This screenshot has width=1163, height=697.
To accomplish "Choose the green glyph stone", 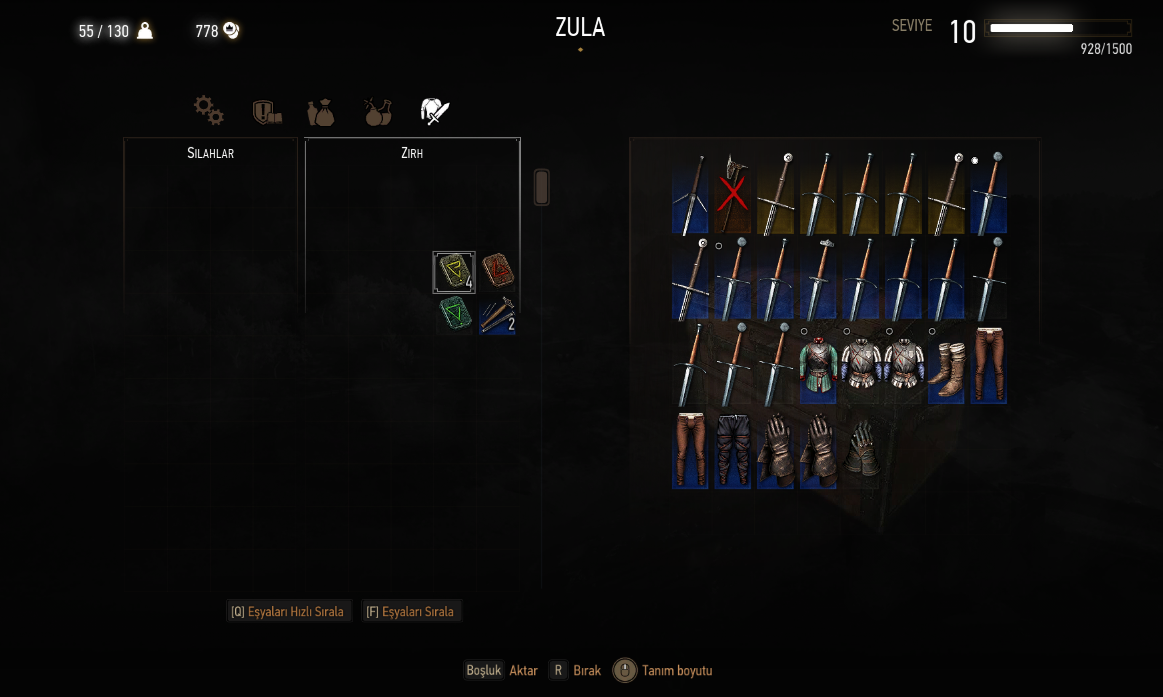I will coord(454,315).
